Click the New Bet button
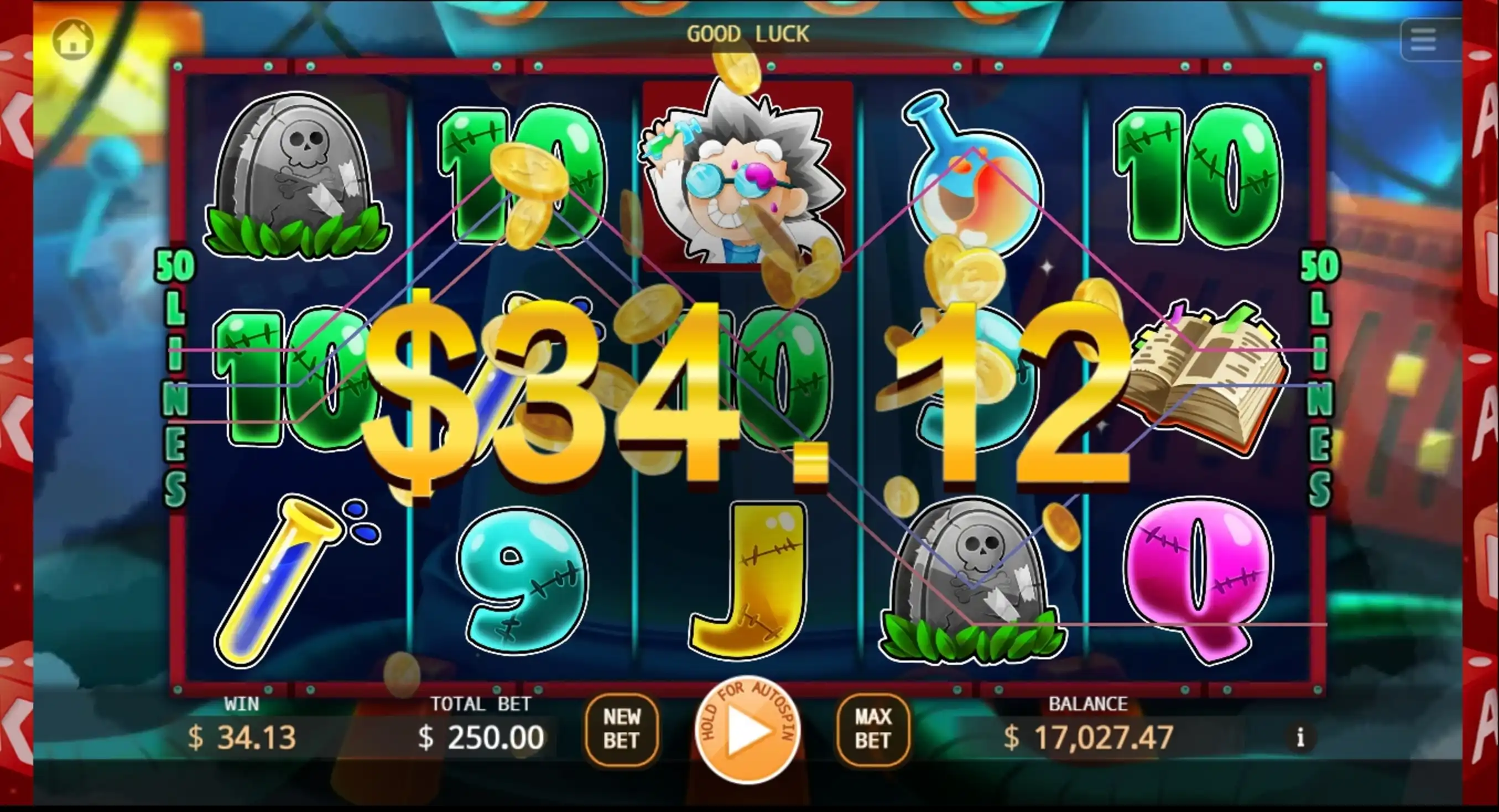Image resolution: width=1499 pixels, height=812 pixels. click(x=622, y=729)
